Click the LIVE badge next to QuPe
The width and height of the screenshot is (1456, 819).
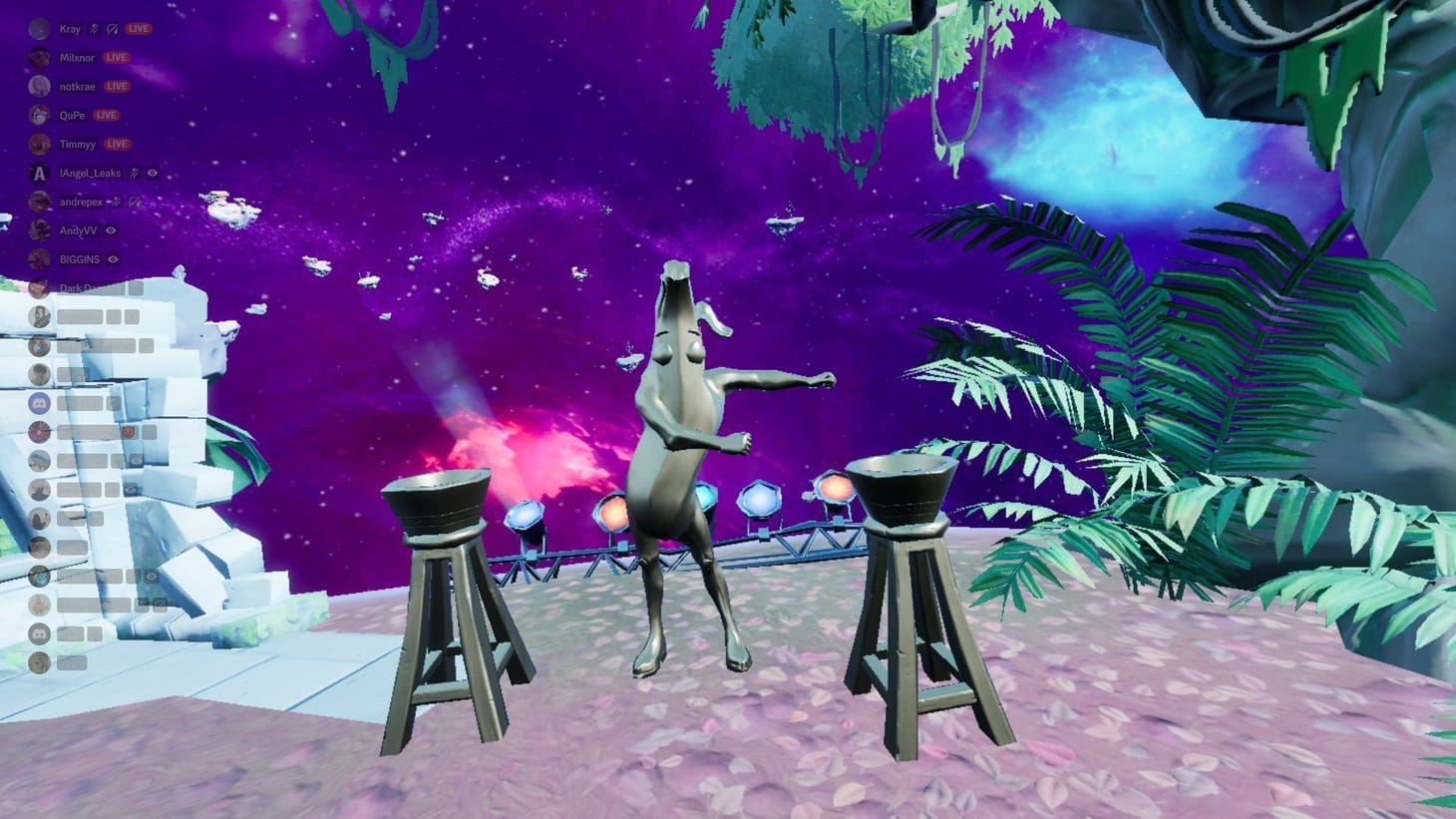(106, 116)
